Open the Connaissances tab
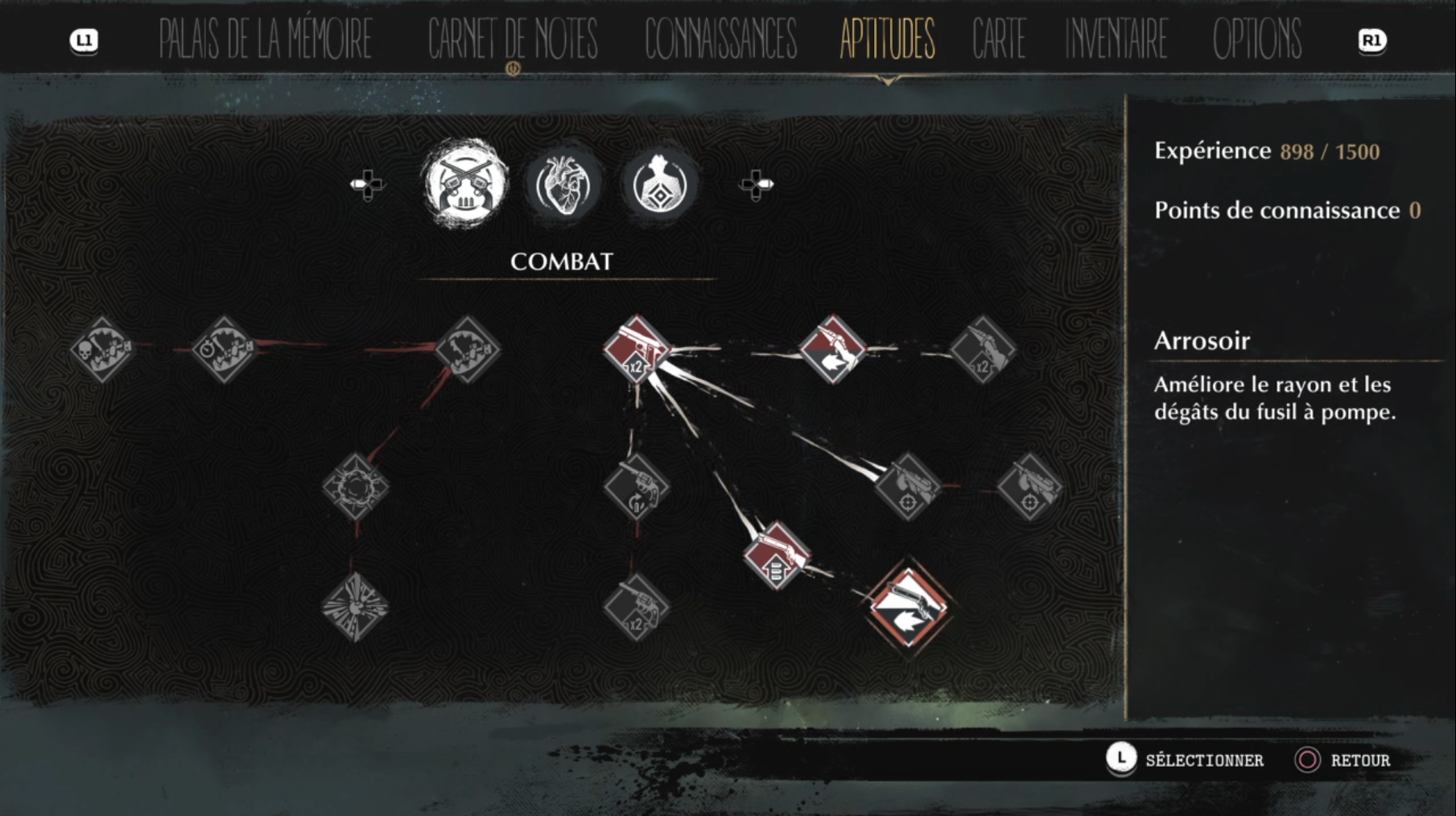The height and width of the screenshot is (816, 1456). [x=720, y=38]
